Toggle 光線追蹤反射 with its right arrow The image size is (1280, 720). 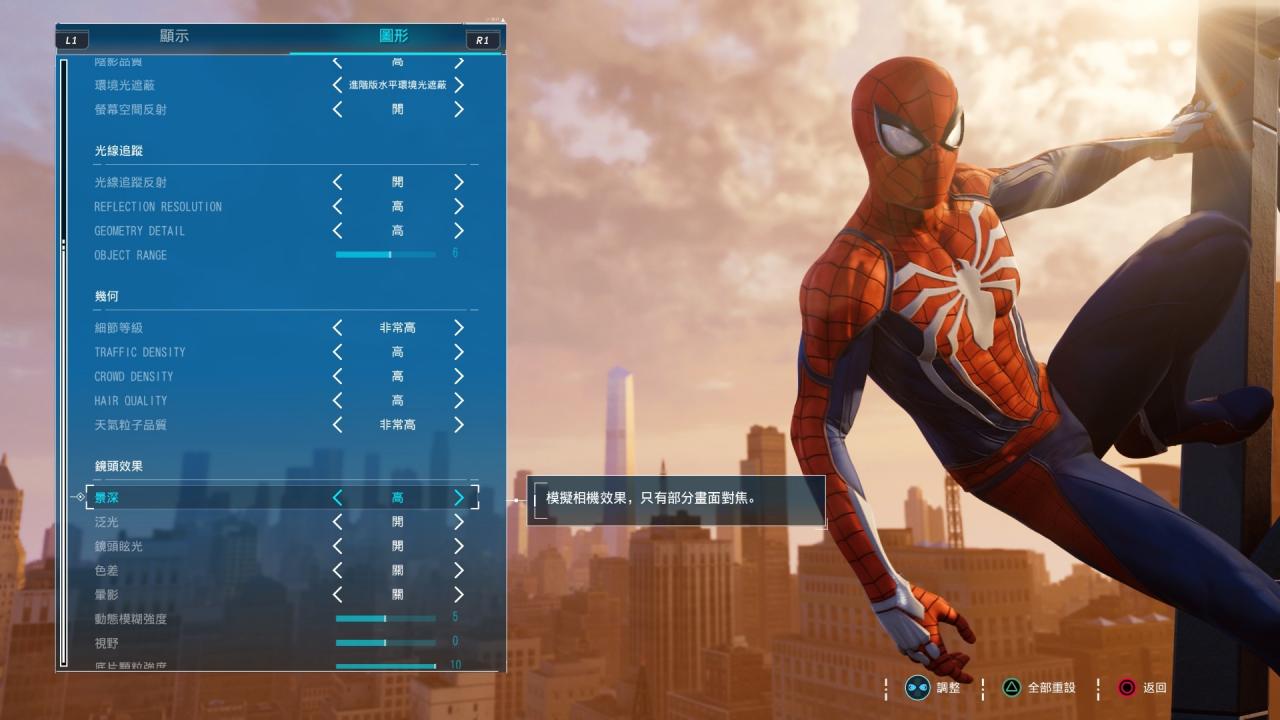[x=459, y=182]
